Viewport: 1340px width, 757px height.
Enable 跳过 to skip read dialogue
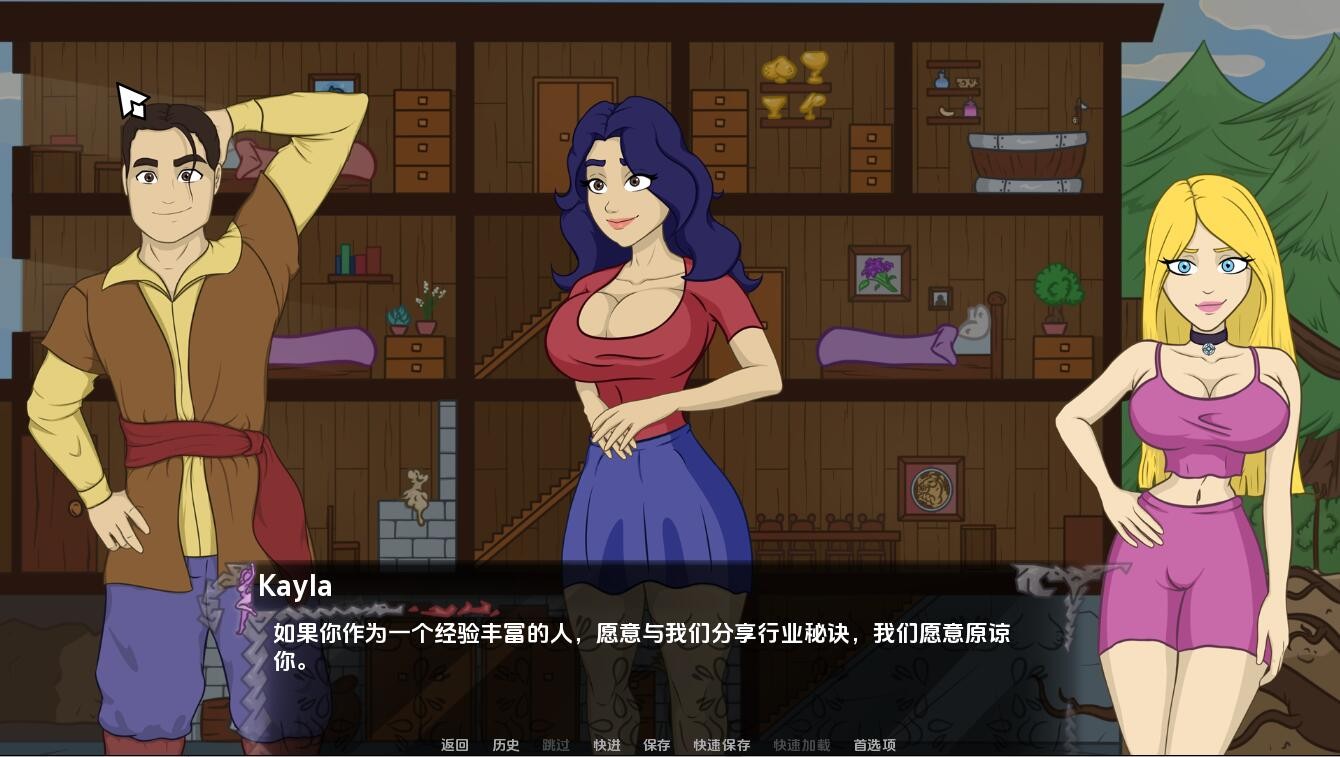555,745
